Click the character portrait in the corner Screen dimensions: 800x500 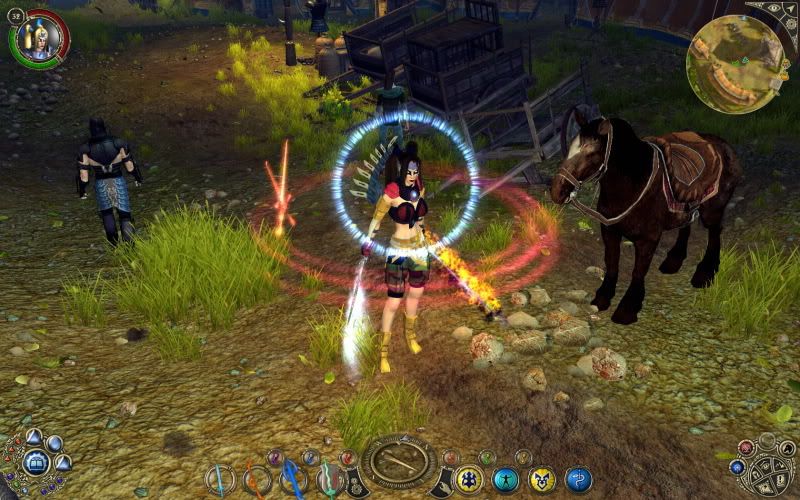tap(40, 37)
